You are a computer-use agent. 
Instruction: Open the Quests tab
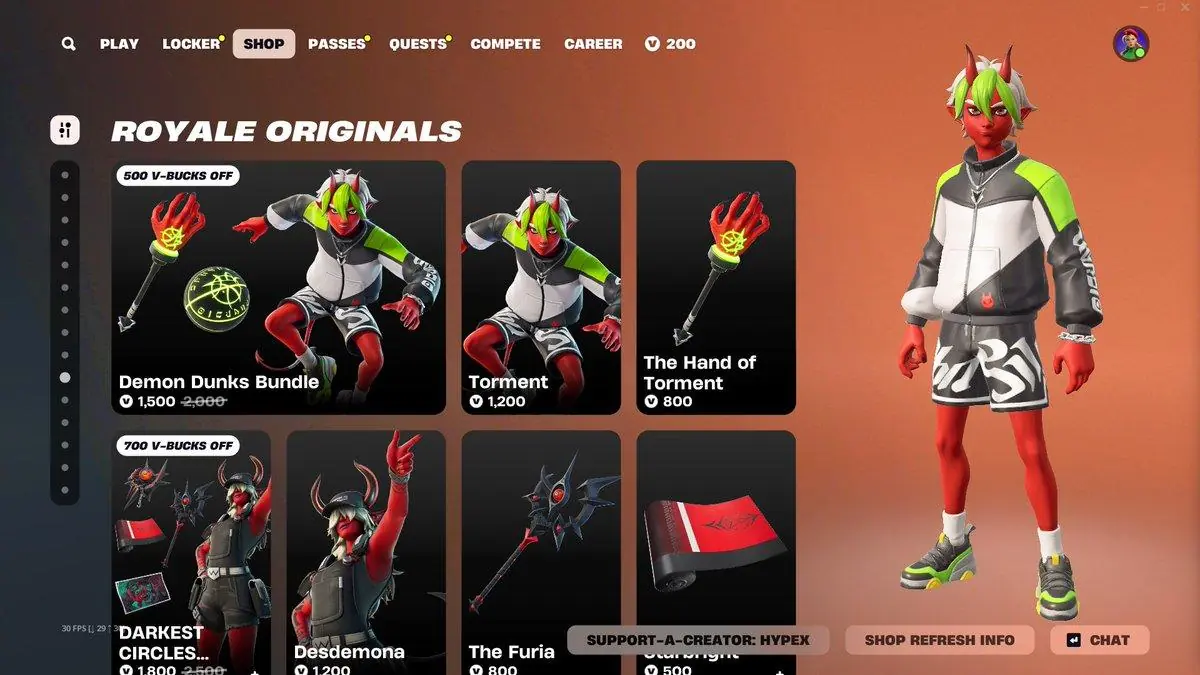pyautogui.click(x=418, y=44)
